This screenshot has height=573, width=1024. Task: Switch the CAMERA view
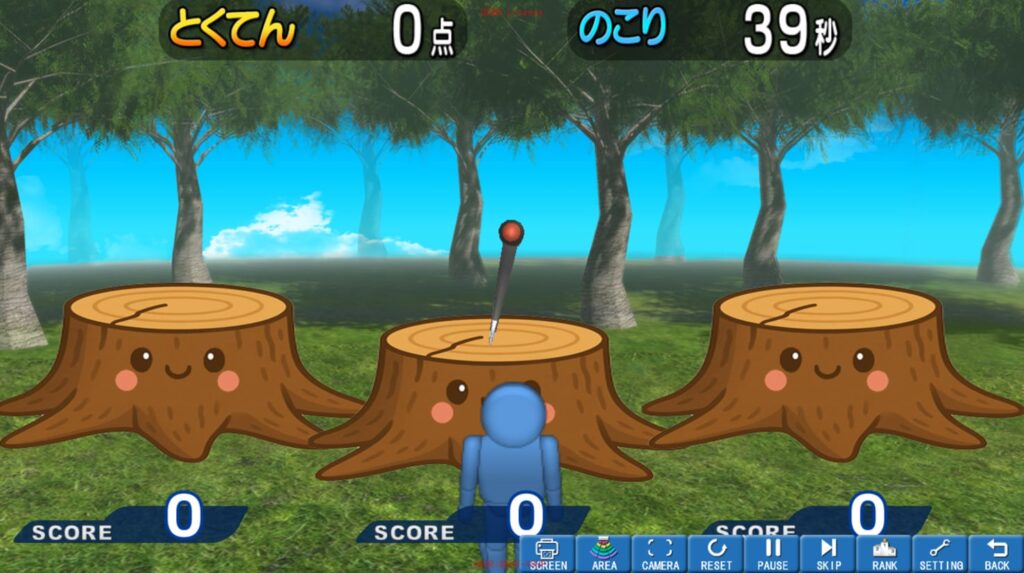coord(660,554)
